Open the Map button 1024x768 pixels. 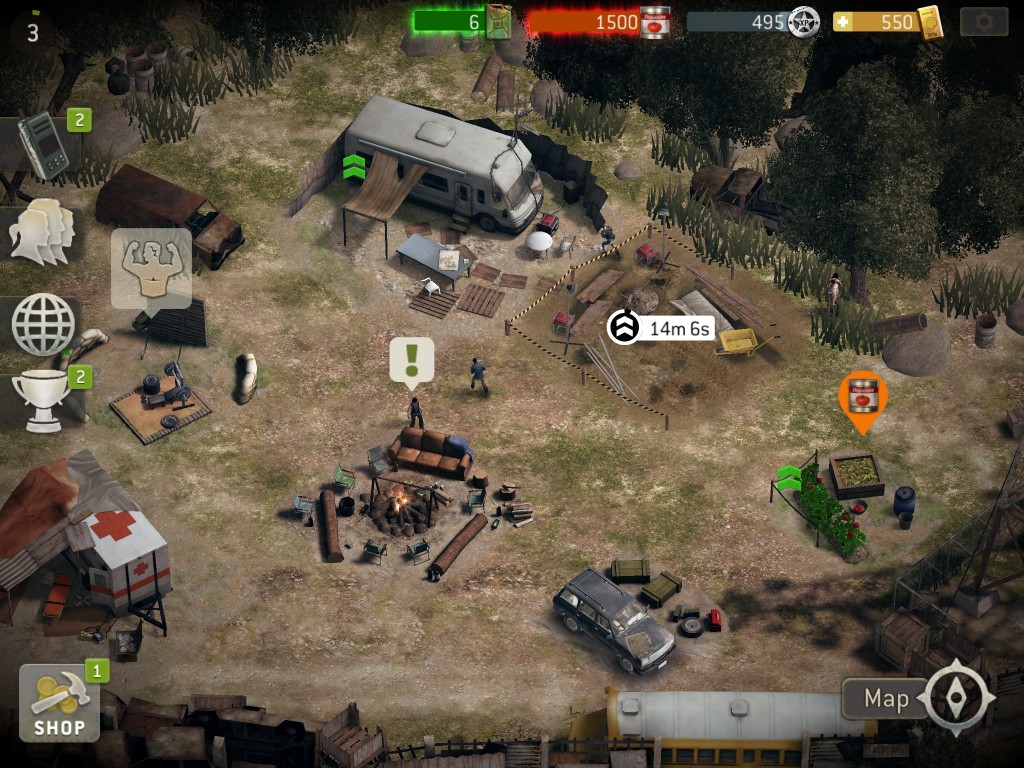click(885, 698)
